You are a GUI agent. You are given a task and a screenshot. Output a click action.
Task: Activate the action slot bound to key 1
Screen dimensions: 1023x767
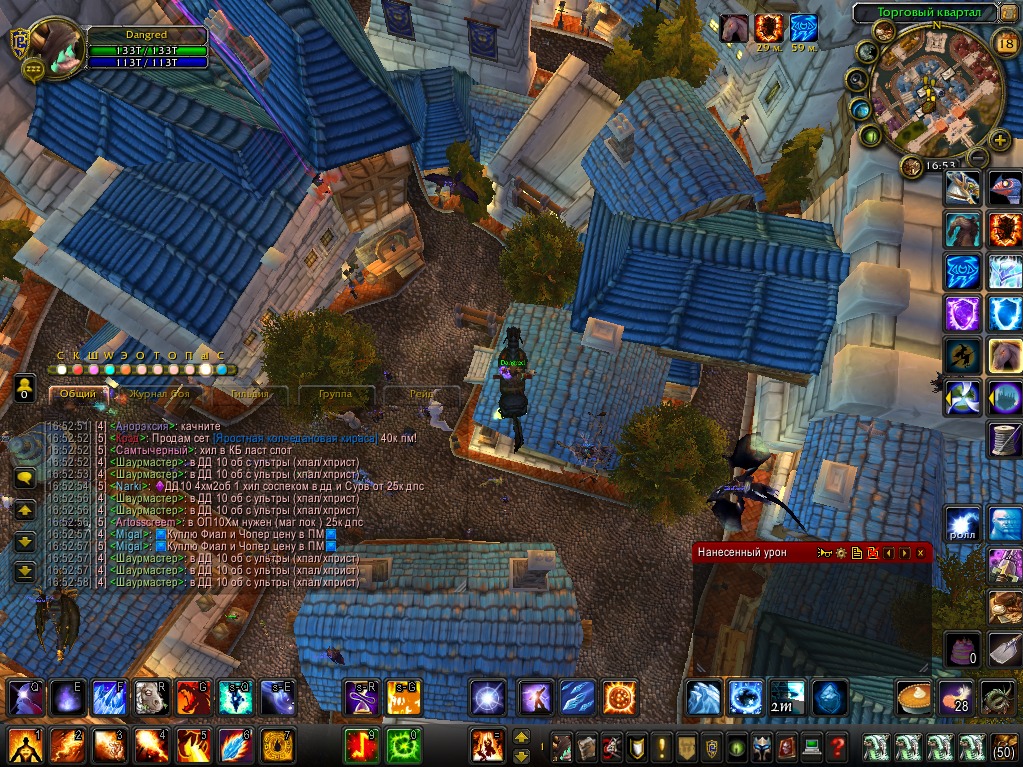tap(24, 746)
